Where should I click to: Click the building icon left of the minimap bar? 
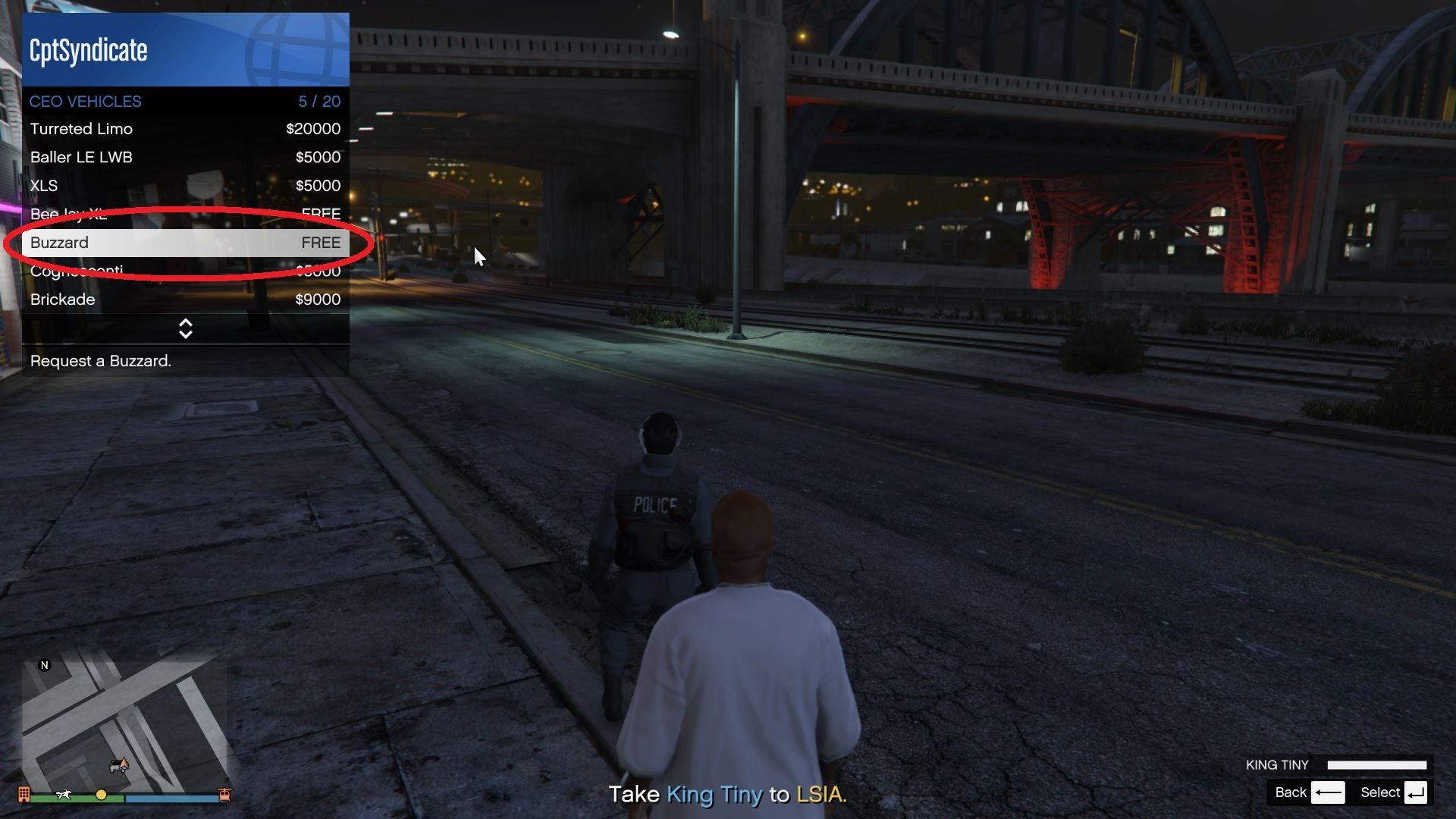24,795
